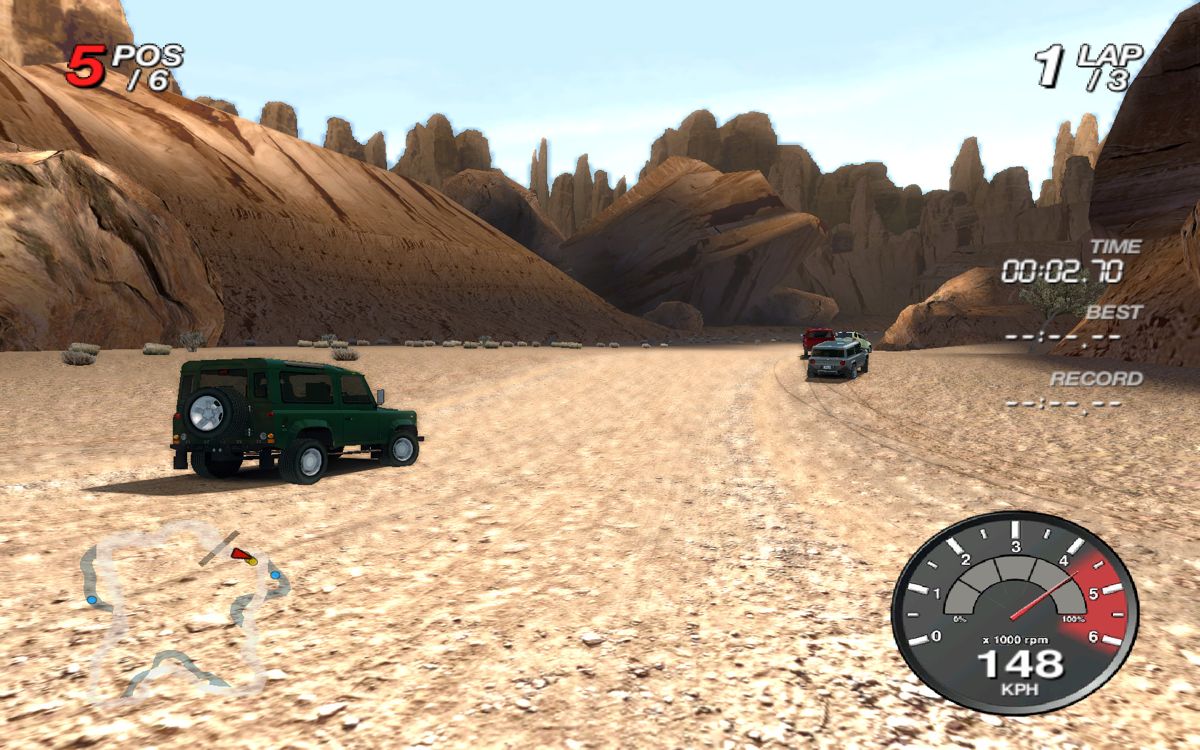This screenshot has width=1200, height=750.
Task: Select the red player arrow on the minimap
Action: [x=240, y=553]
